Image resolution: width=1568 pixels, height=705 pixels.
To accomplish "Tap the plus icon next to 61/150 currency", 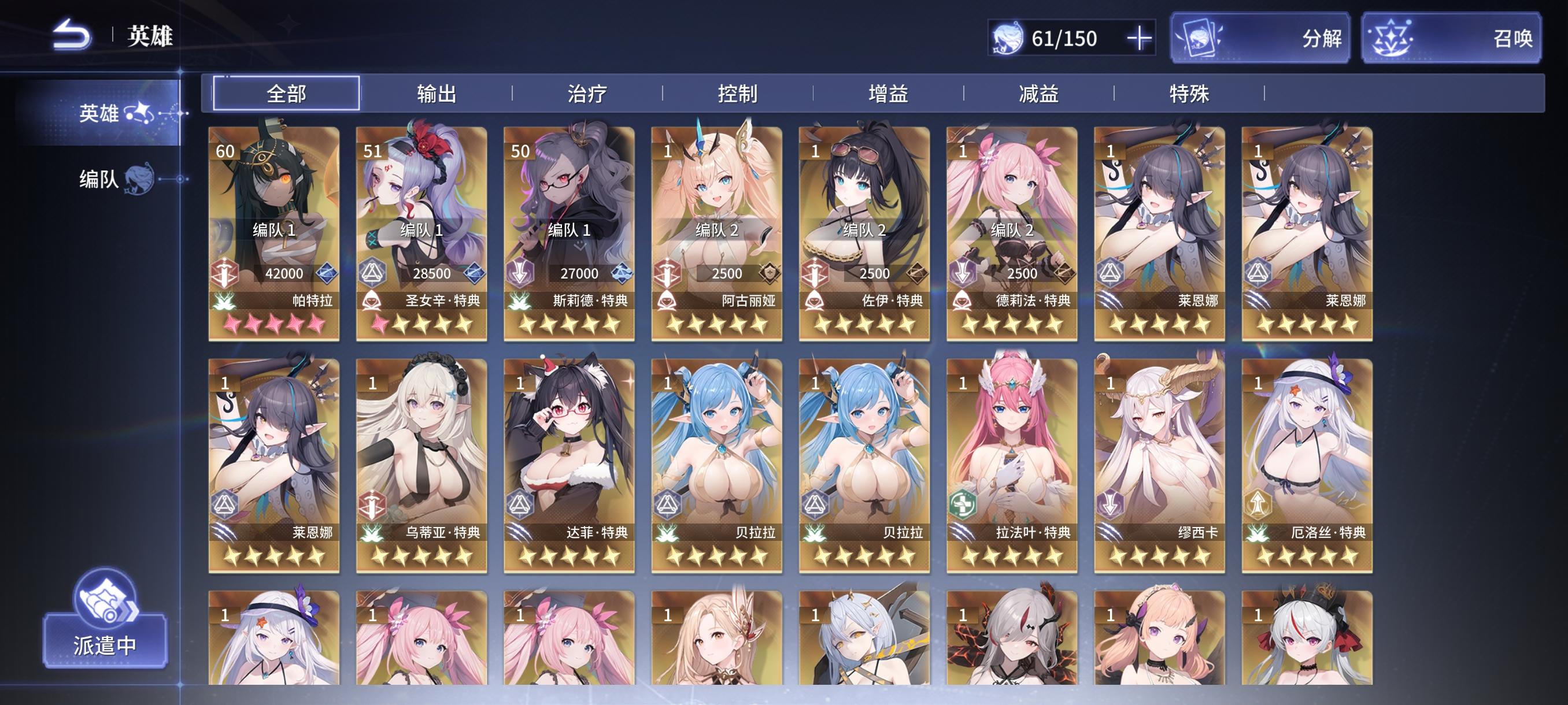I will (x=1142, y=38).
